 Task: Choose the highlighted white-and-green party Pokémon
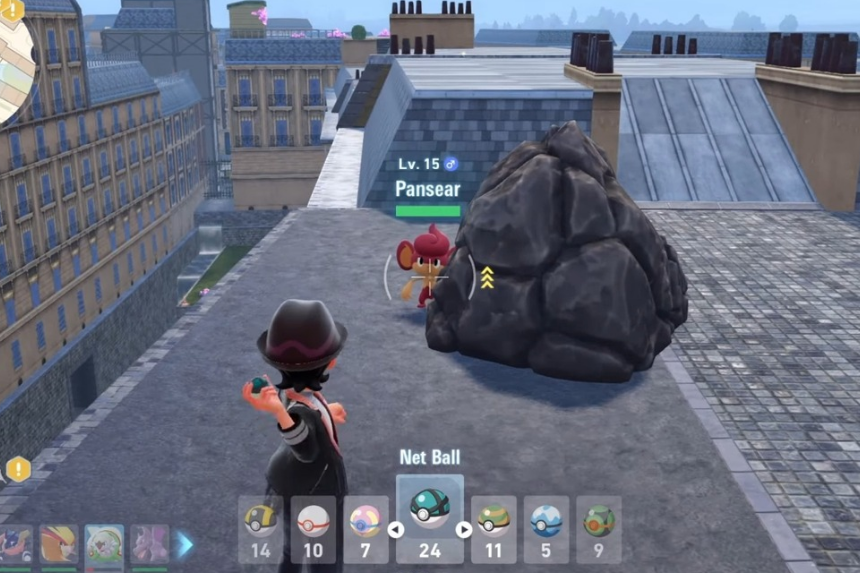(104, 545)
